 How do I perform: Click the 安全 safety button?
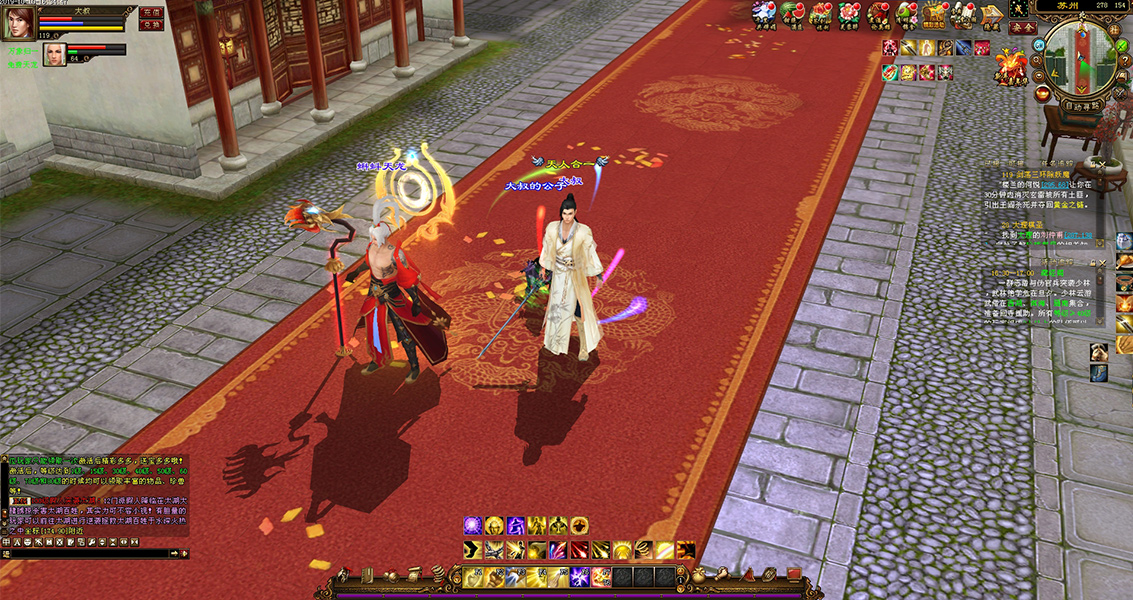[1022, 28]
